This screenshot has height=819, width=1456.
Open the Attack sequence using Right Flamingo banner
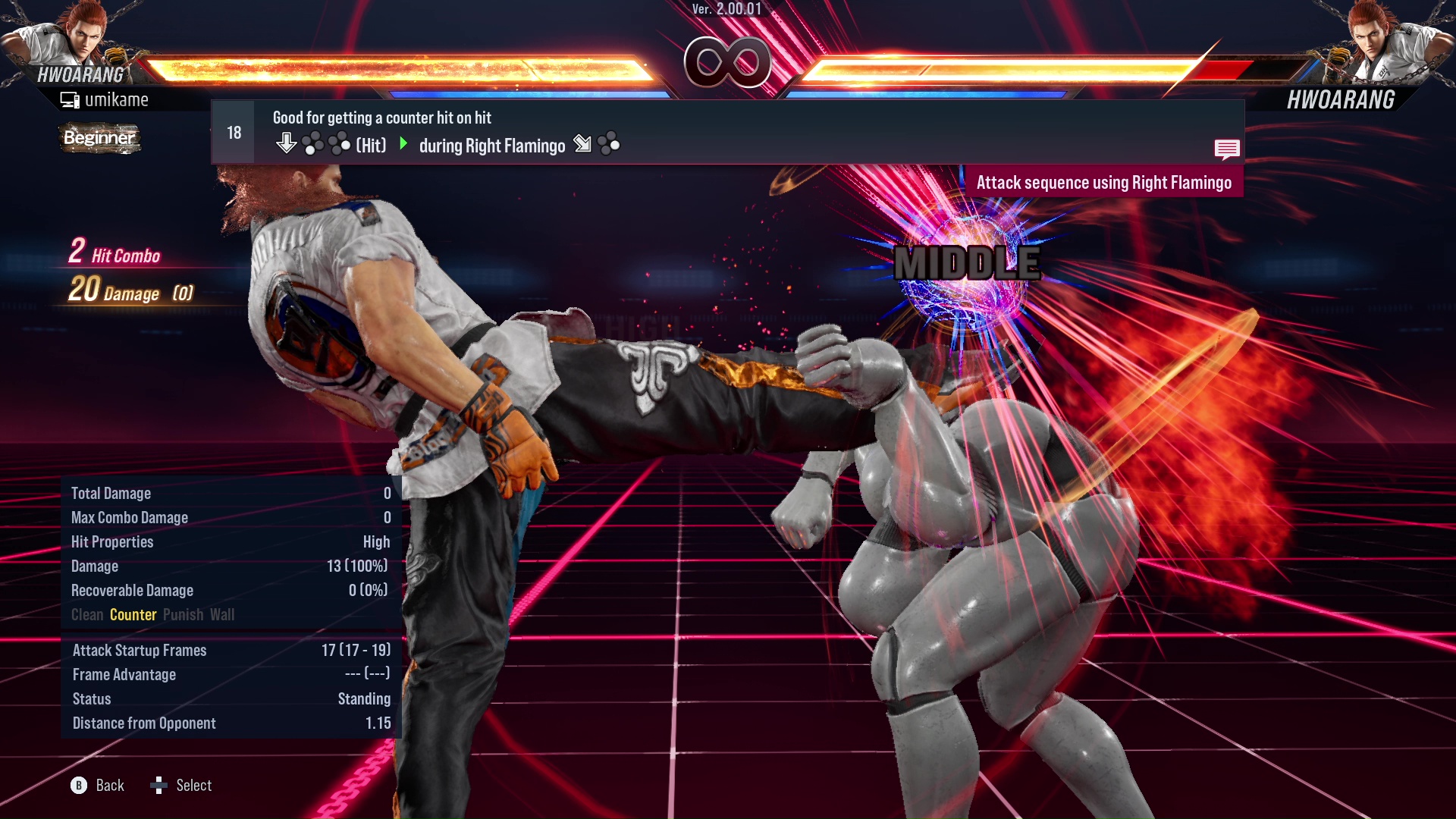click(1105, 182)
